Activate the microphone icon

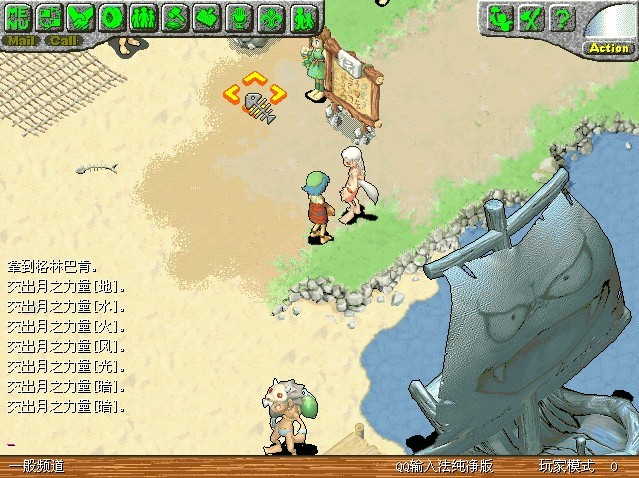(238, 17)
